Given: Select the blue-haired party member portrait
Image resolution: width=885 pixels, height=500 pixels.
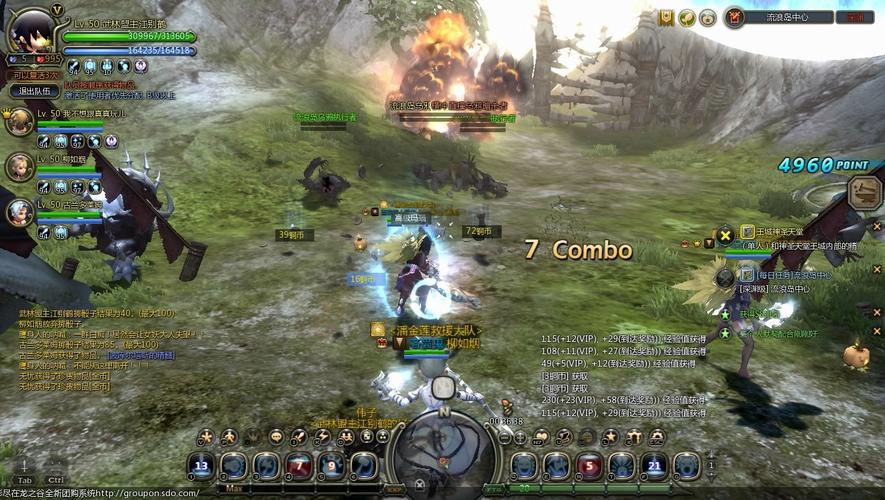Looking at the screenshot, I should (x=19, y=211).
